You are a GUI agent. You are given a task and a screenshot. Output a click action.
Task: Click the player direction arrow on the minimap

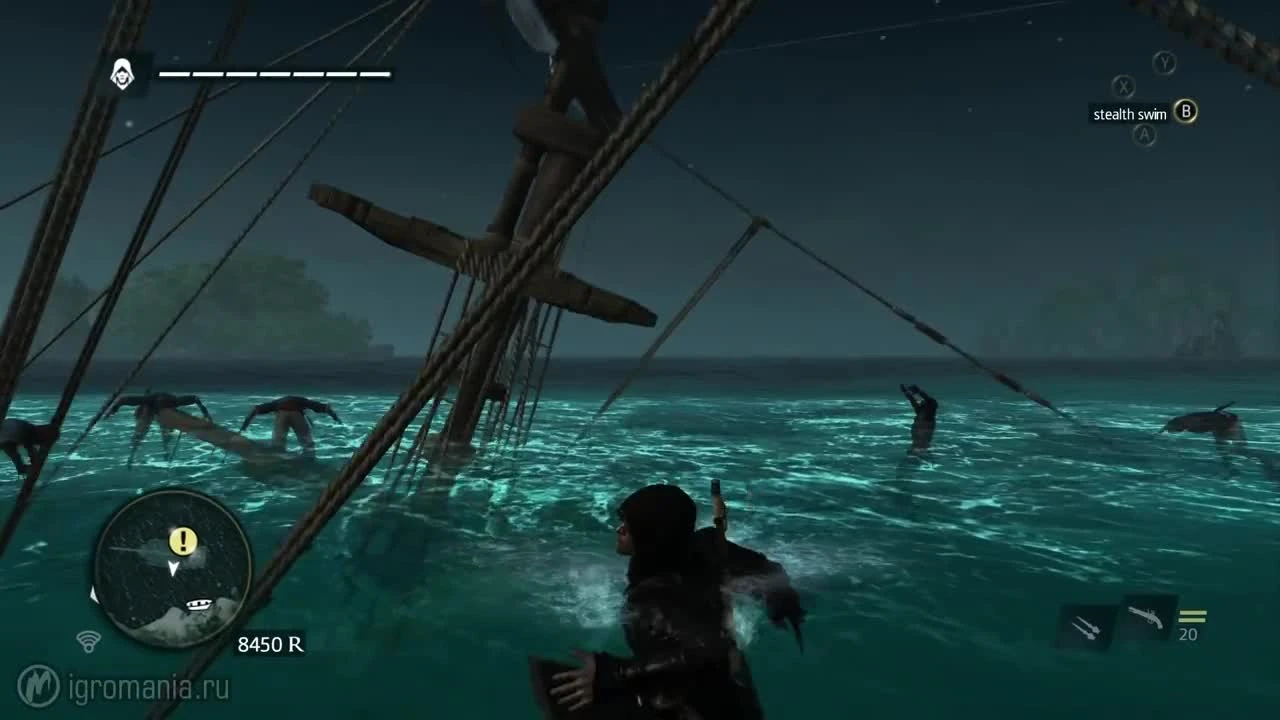pos(172,566)
